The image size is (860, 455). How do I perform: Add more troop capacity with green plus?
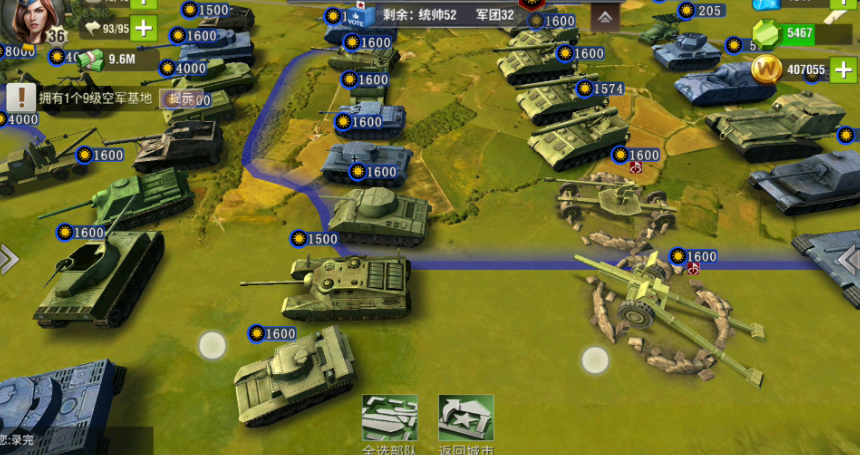(143, 27)
